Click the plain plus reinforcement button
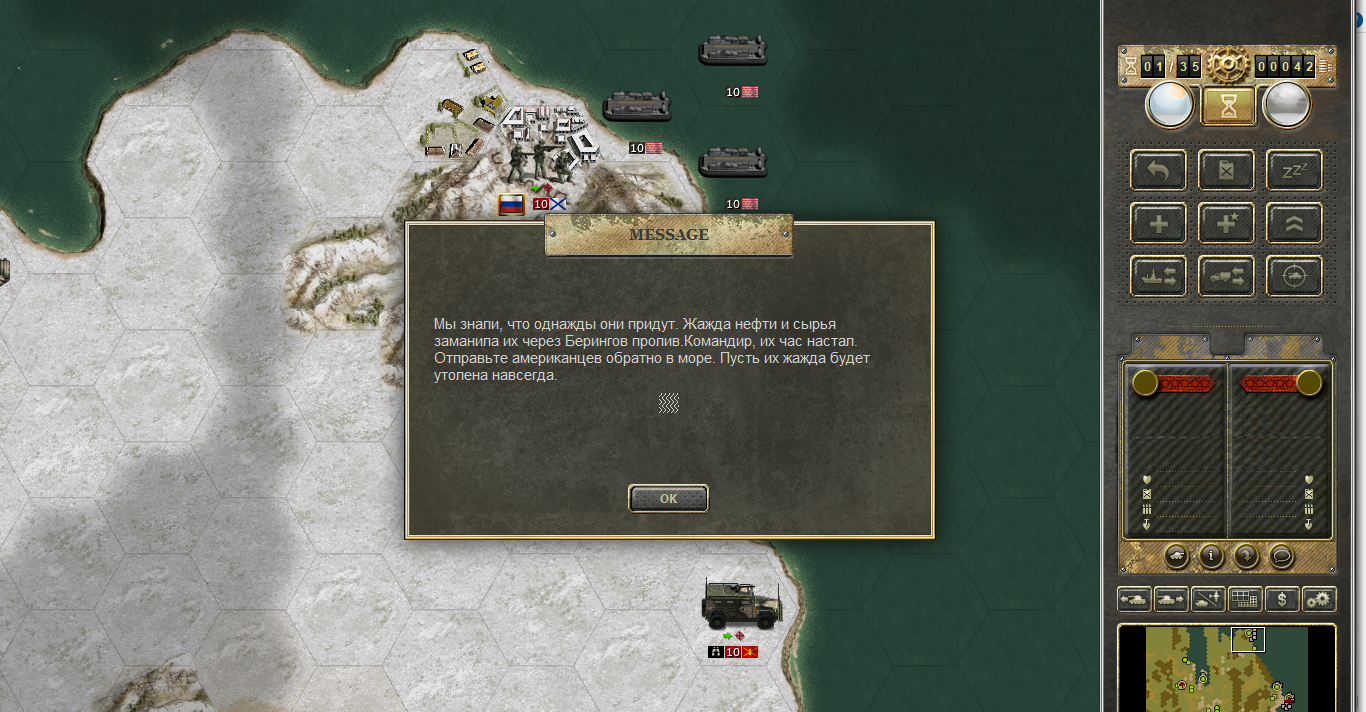 pos(1158,223)
